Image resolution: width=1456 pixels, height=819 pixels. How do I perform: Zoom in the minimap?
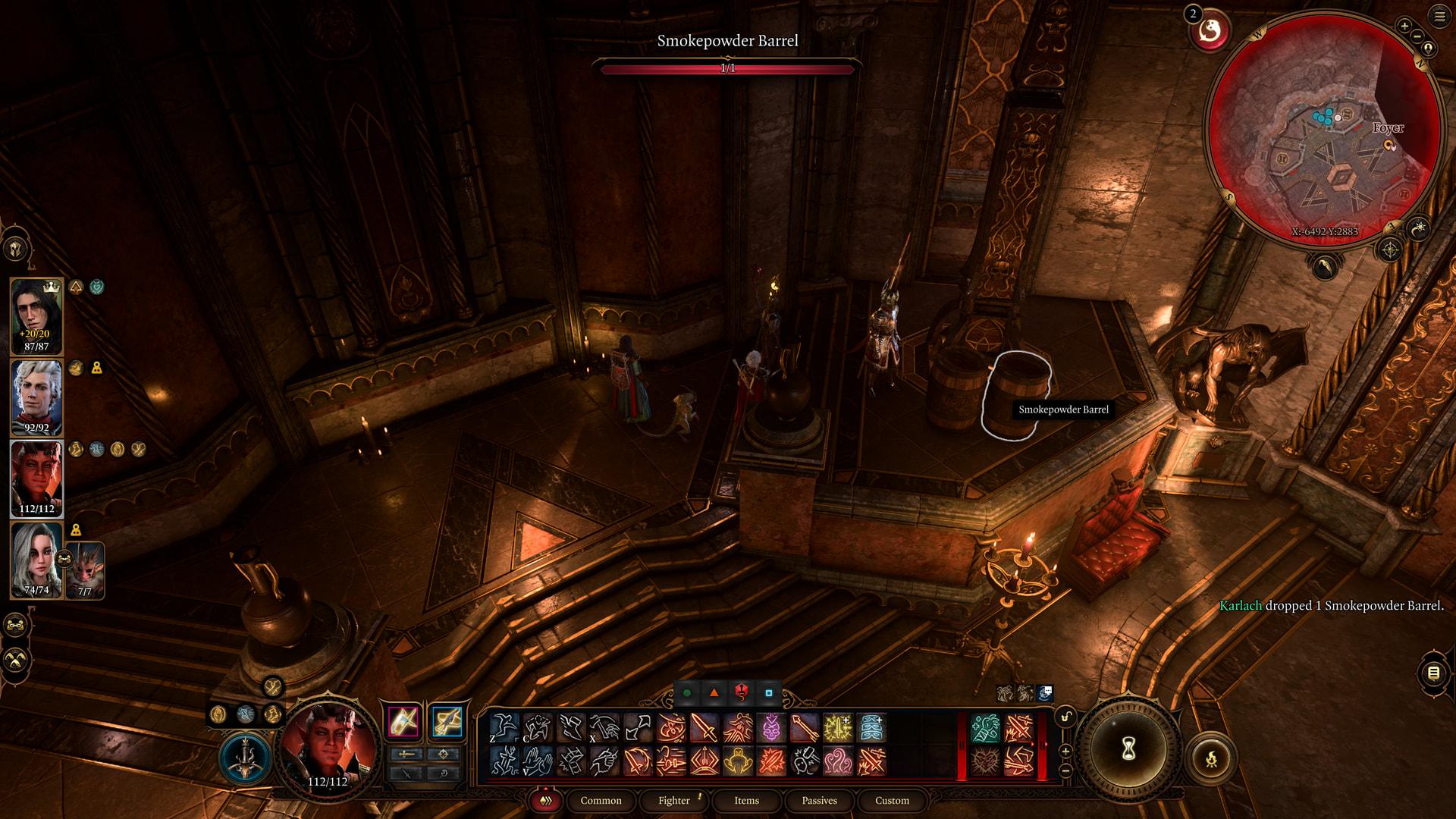tap(1404, 26)
